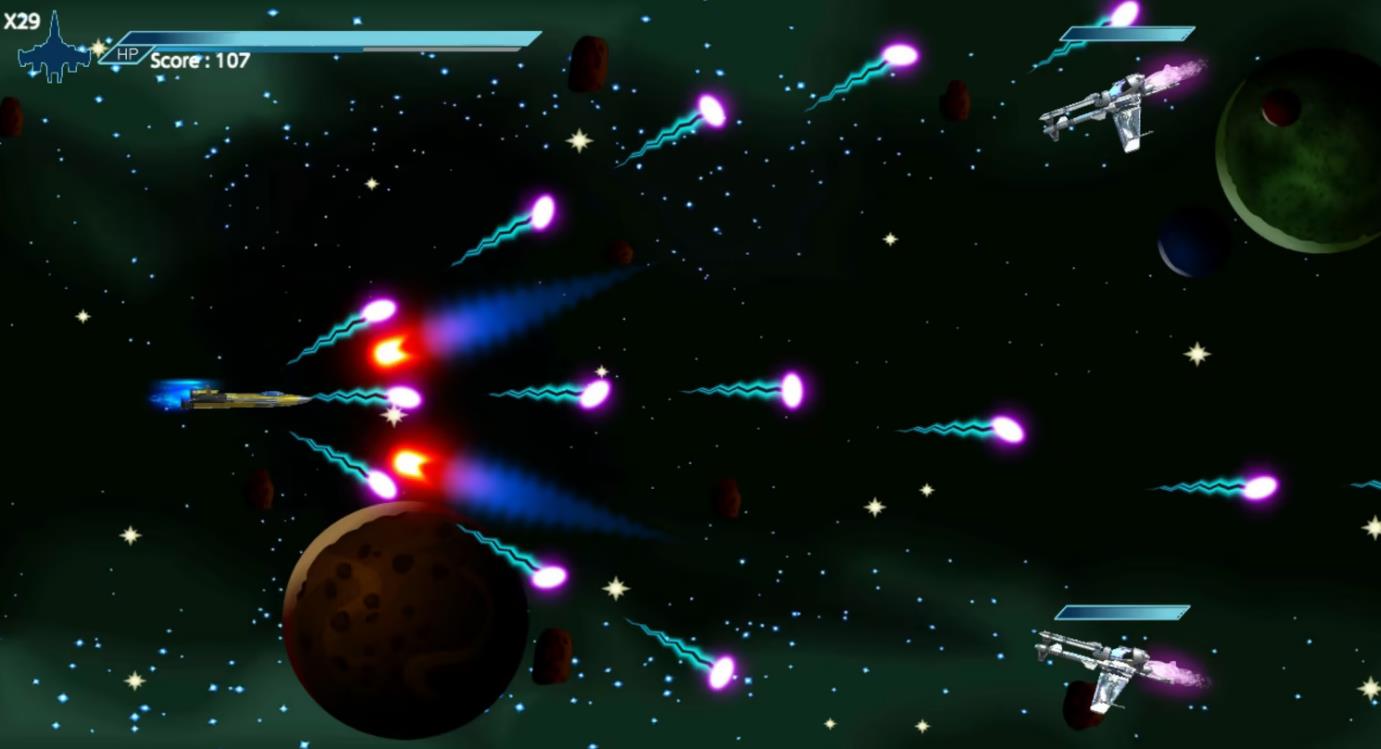Click the purple projectile in the screen center
Image resolution: width=1381 pixels, height=749 pixels.
pos(793,389)
